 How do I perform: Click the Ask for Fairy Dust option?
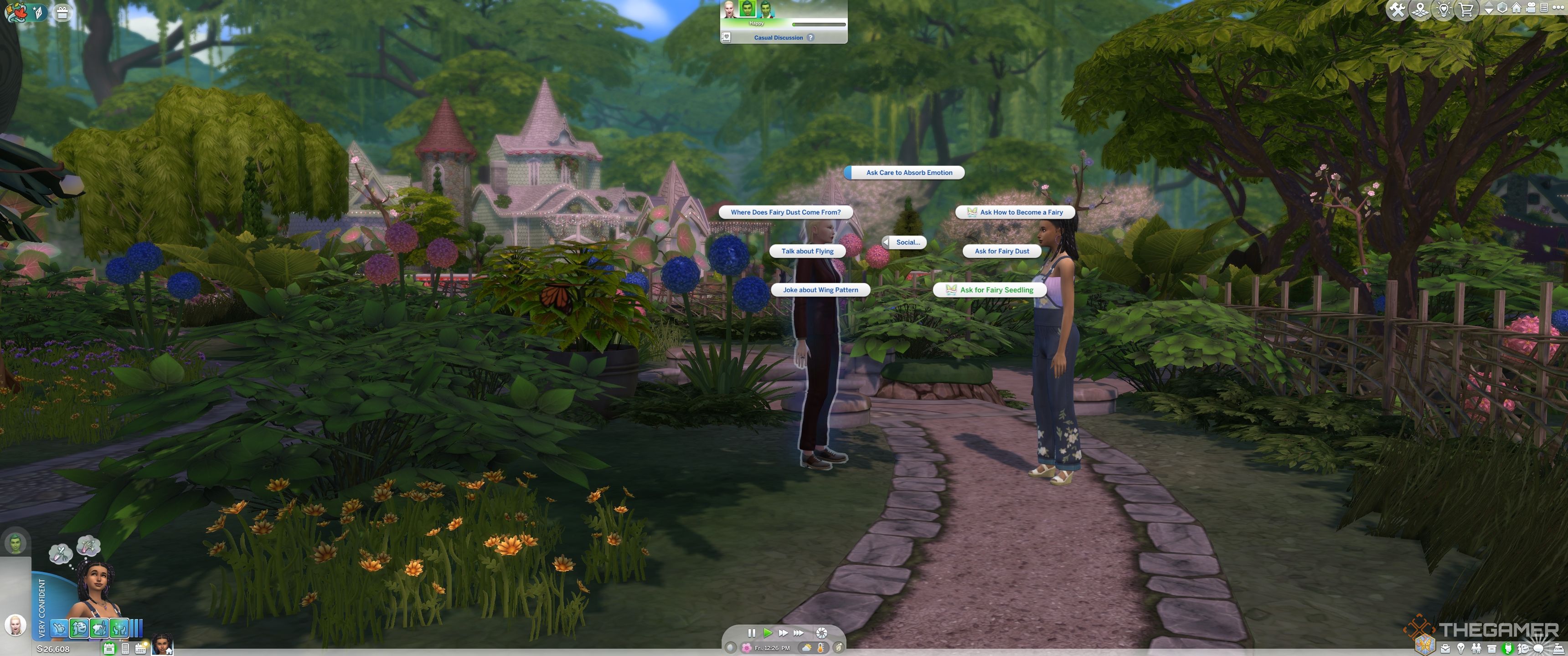pos(1001,251)
